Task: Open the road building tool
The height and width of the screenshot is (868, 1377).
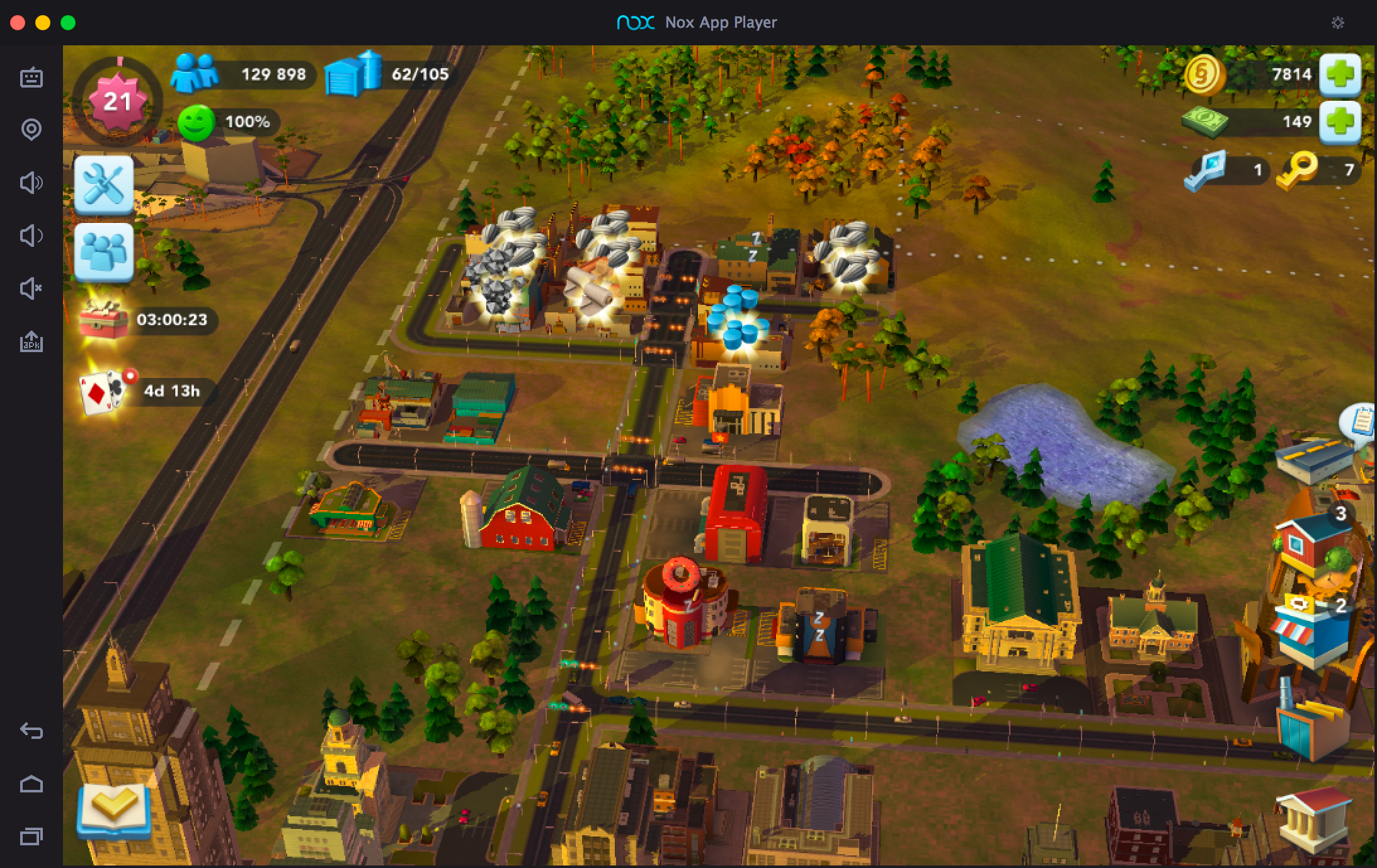Action: pos(1317,460)
